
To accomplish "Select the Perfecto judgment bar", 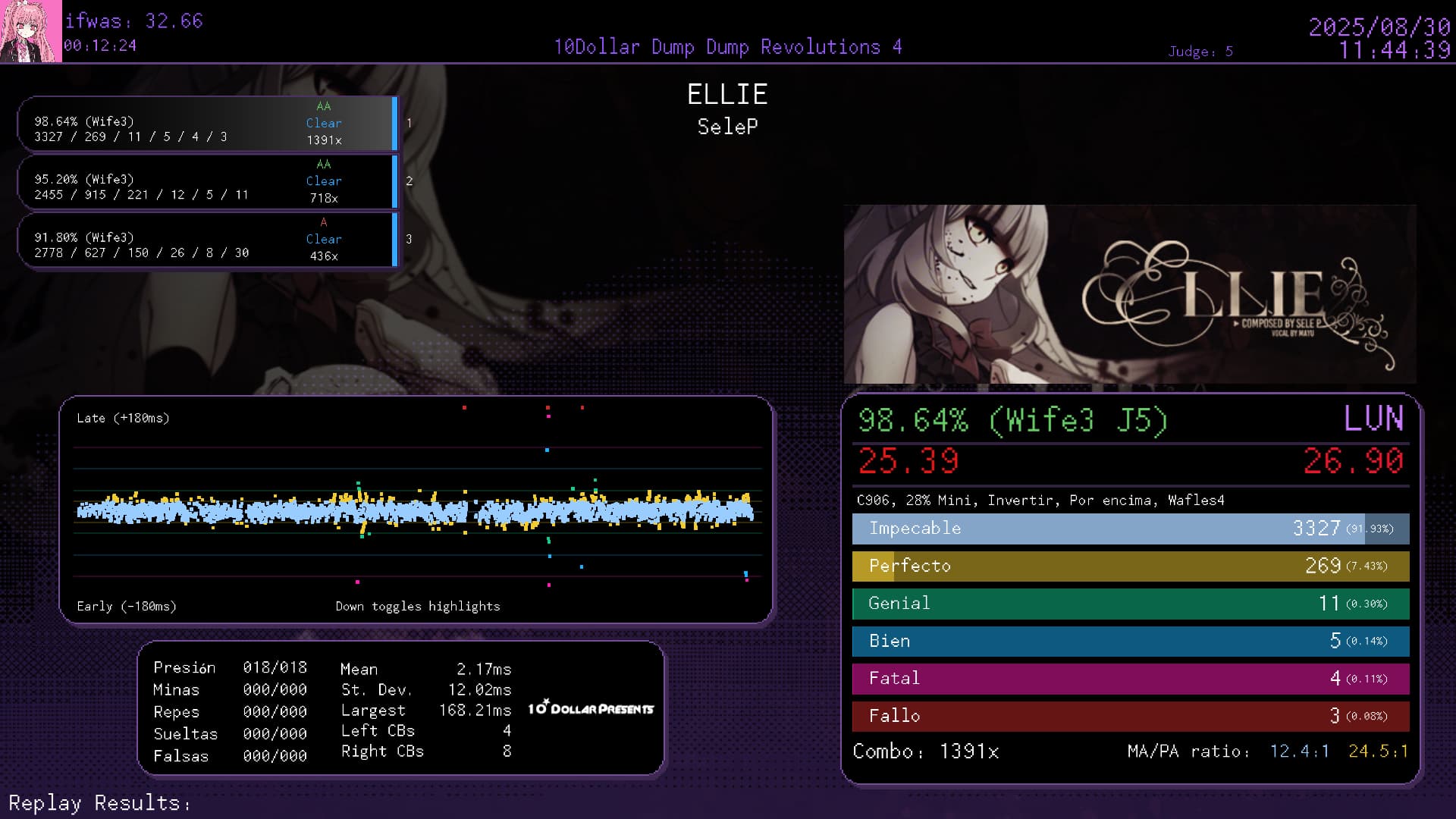I will pos(1130,566).
